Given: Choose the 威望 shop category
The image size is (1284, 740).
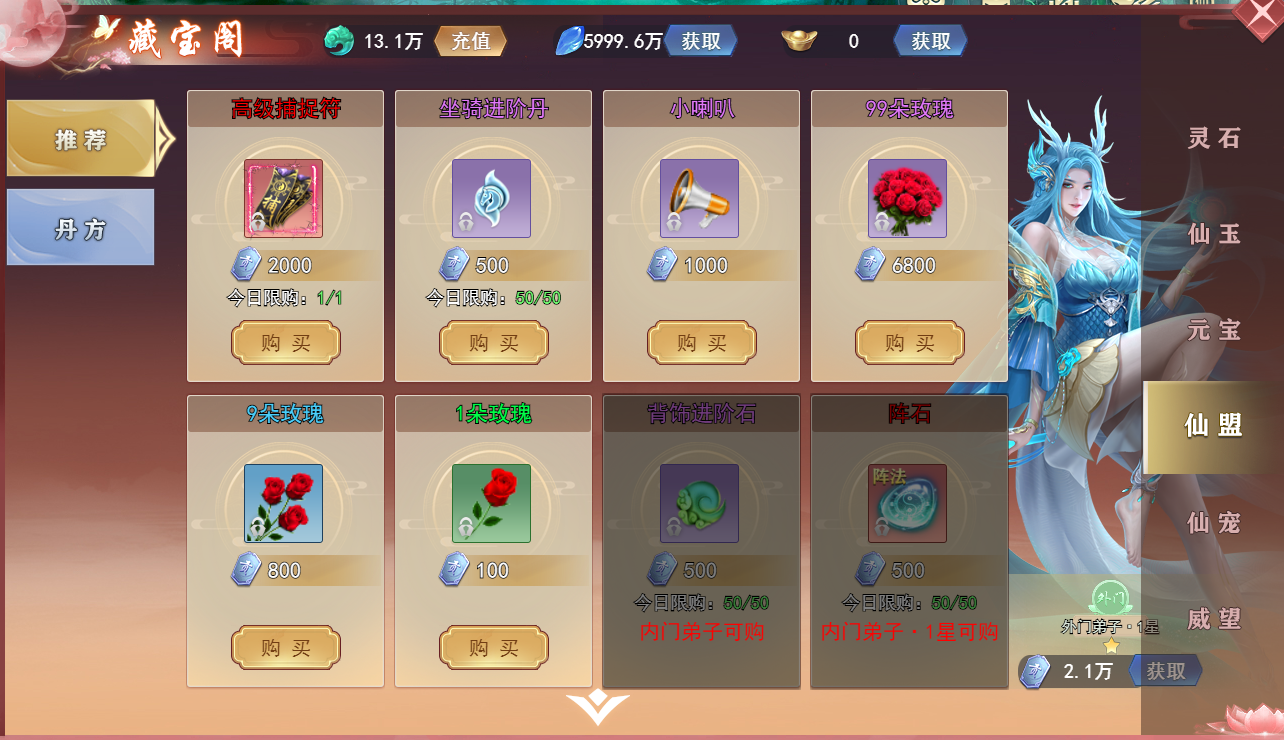Looking at the screenshot, I should click(1214, 619).
